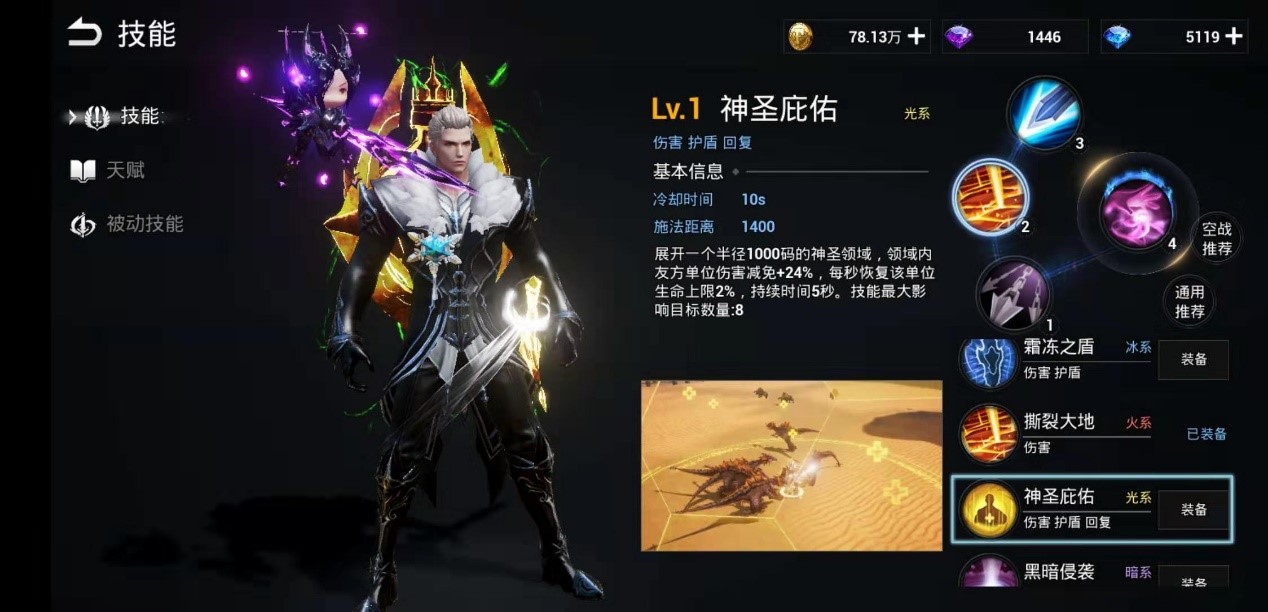The image size is (1268, 612).
Task: Go back using the return arrow
Action: click(85, 34)
